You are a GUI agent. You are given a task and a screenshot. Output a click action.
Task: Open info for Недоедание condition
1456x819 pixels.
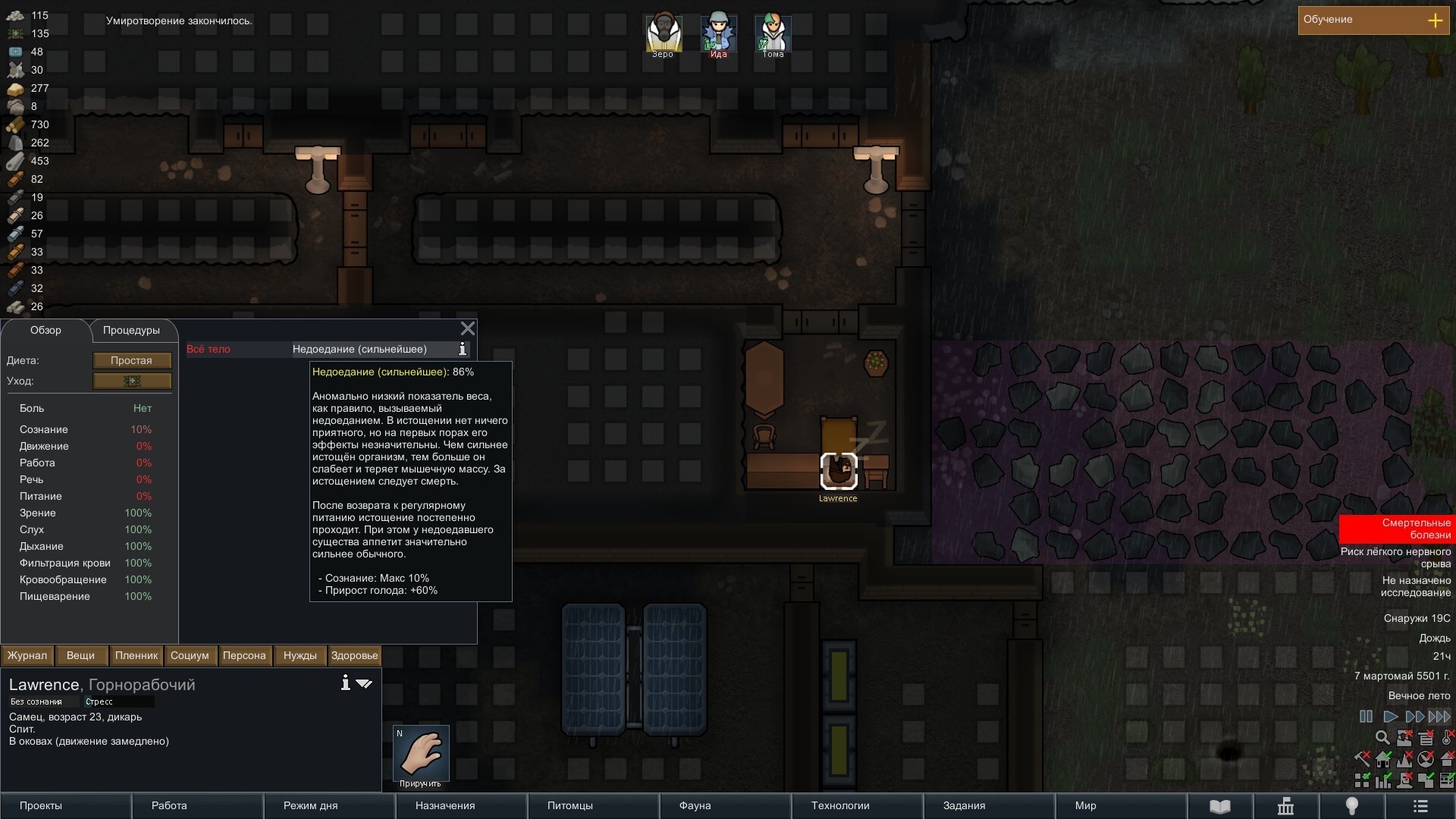pos(463,350)
